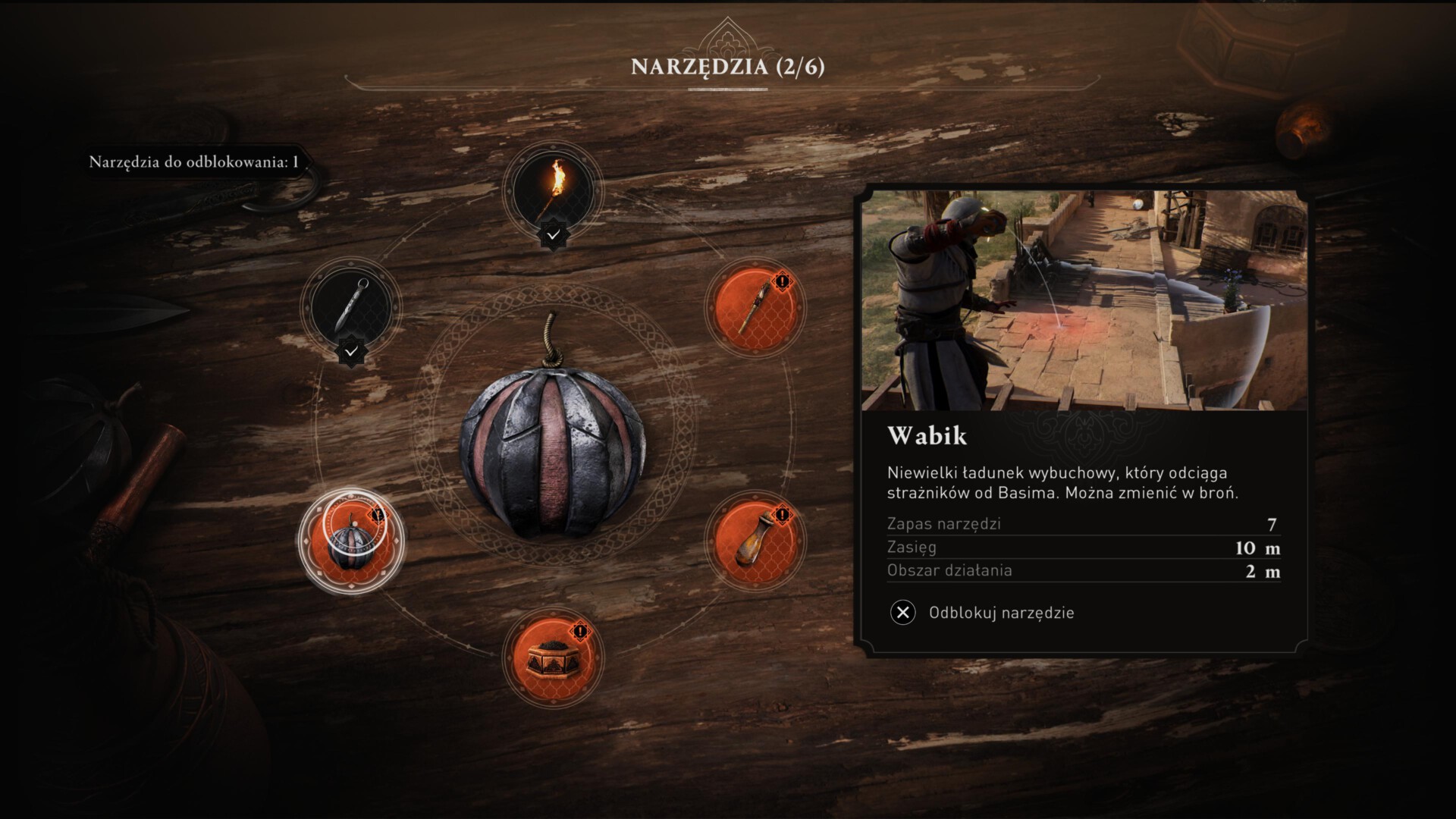Click Odblokuj narzędzie to unlock tool
The height and width of the screenshot is (819, 1456).
click(x=983, y=613)
